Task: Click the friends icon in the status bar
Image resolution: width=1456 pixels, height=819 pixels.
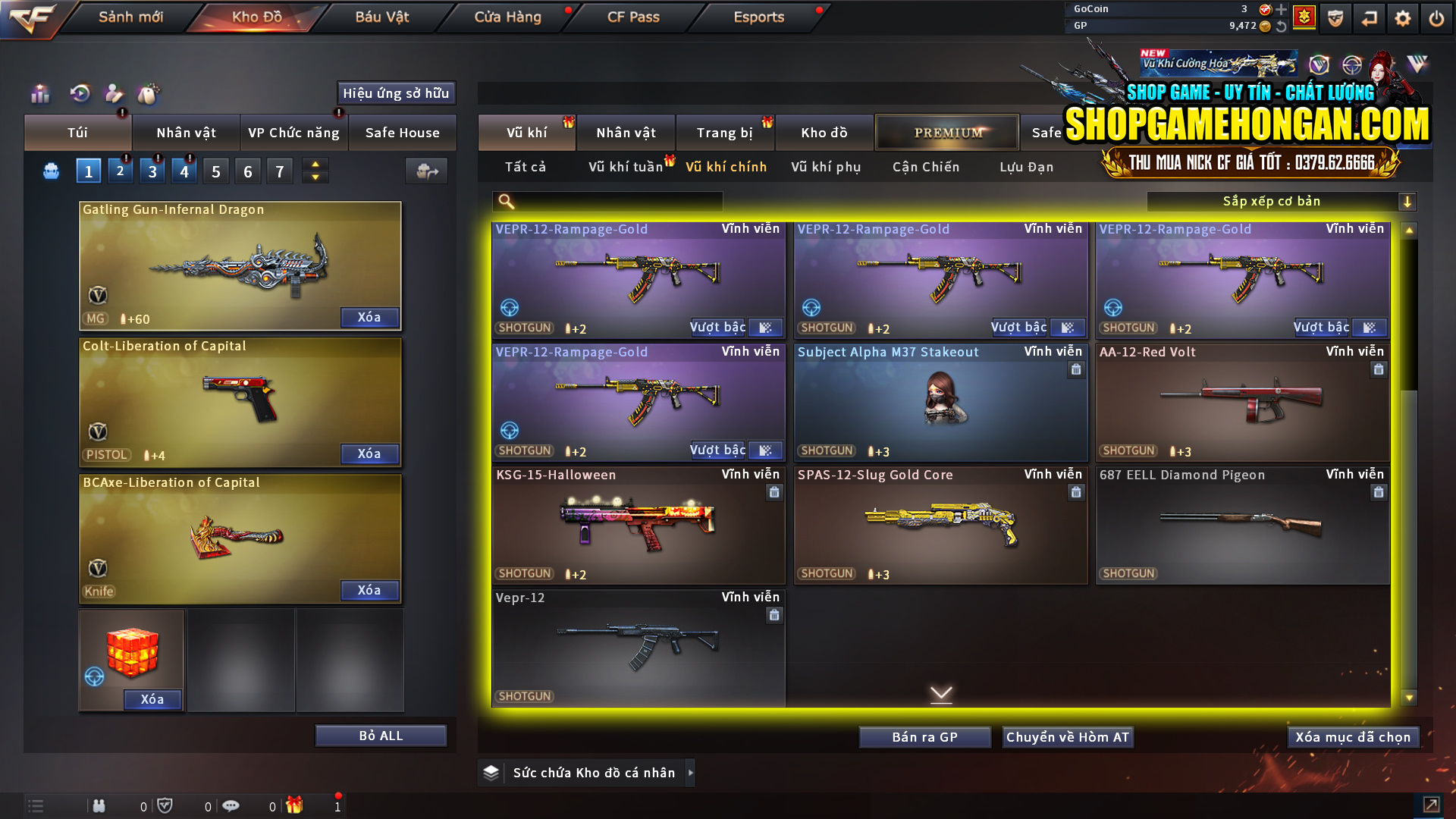Action: pos(99,806)
